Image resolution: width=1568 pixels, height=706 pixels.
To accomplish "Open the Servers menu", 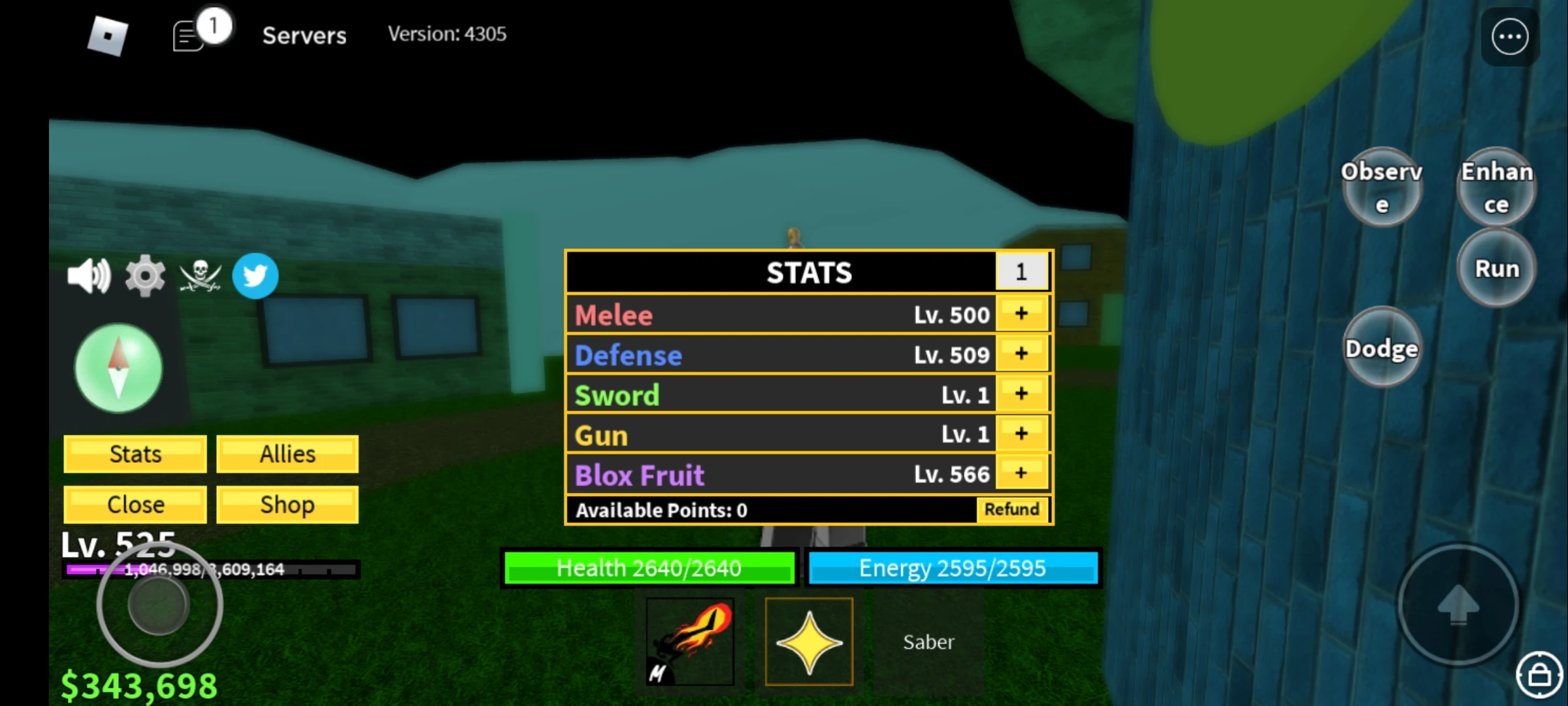I will 304,35.
